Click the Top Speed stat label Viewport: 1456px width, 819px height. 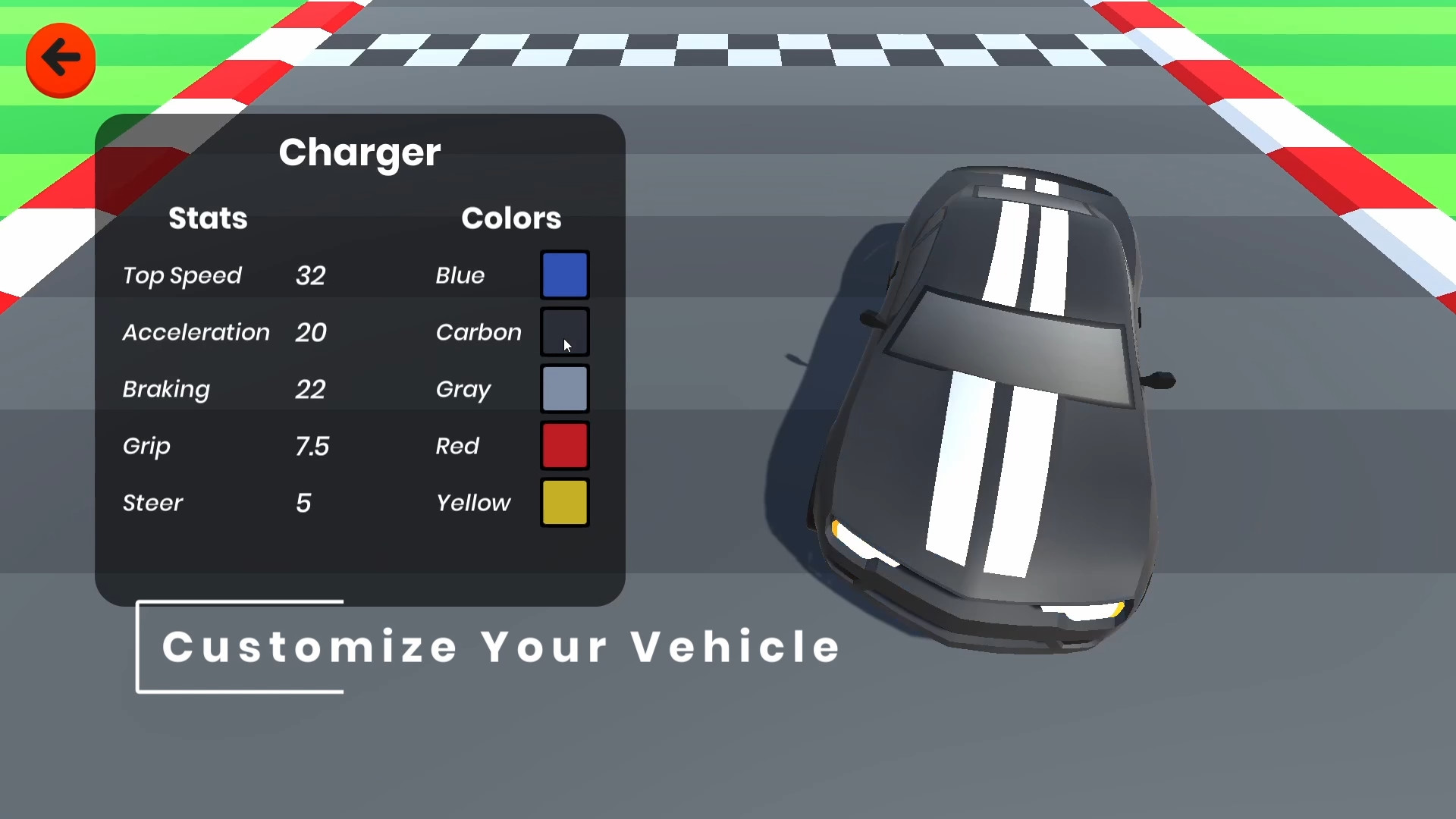point(182,275)
